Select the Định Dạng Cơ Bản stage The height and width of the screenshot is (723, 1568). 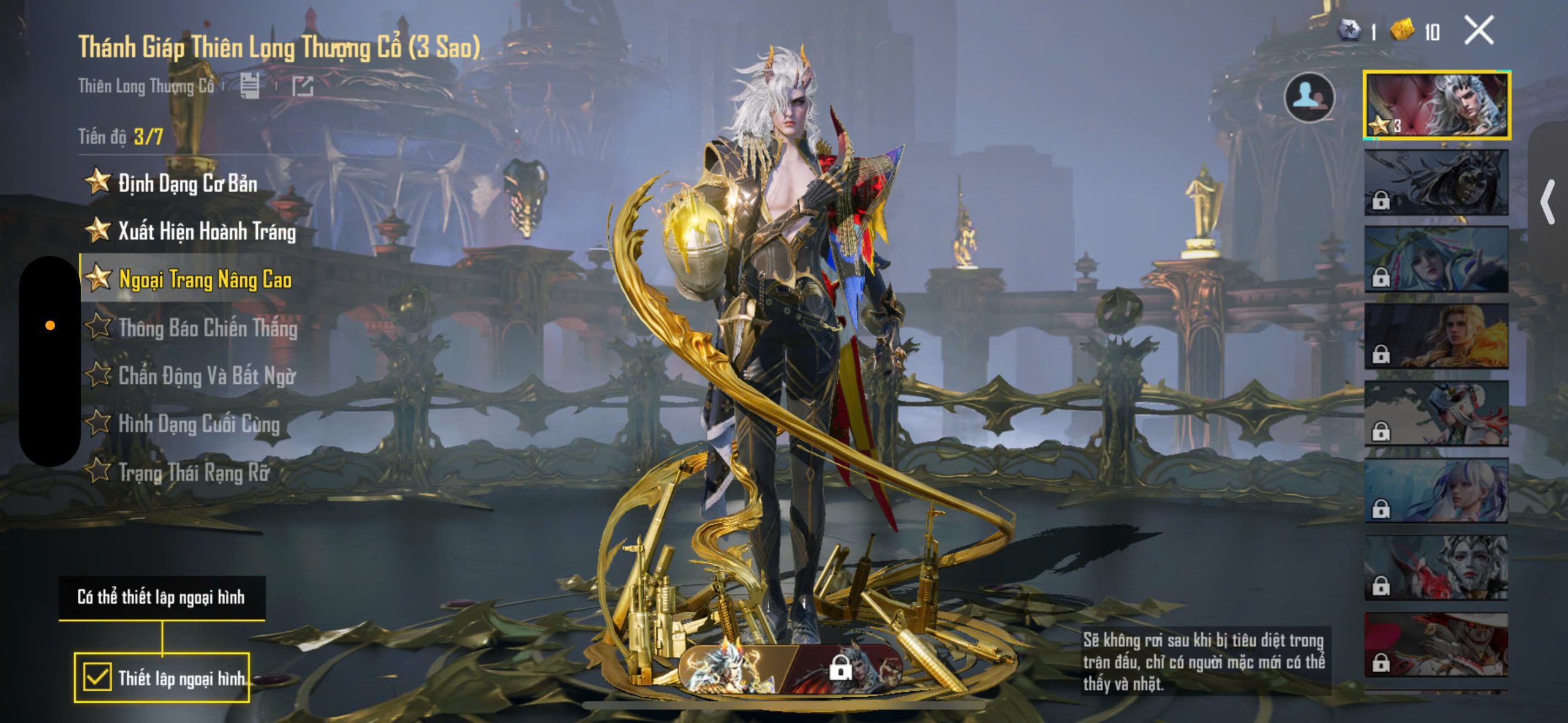pos(187,183)
